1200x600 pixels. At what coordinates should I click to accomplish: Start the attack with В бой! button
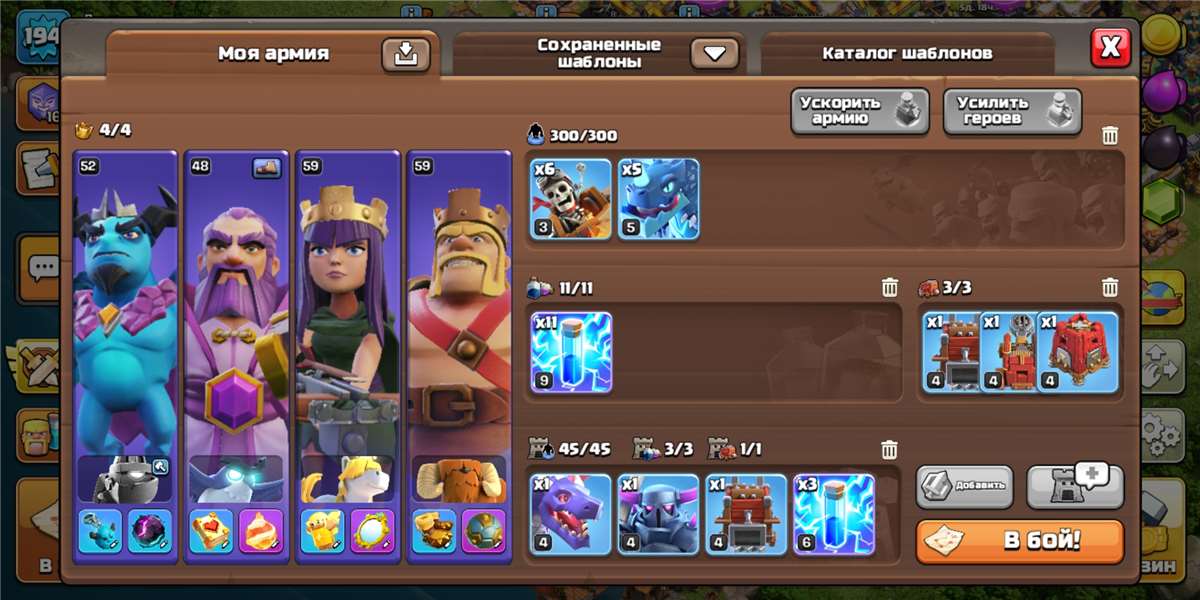(x=1020, y=541)
